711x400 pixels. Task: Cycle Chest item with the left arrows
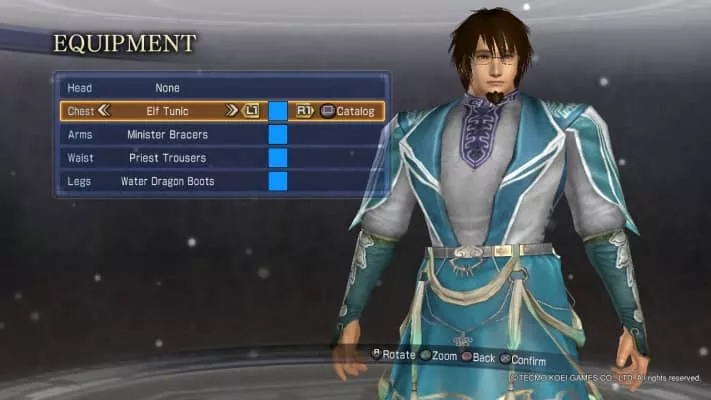click(103, 111)
